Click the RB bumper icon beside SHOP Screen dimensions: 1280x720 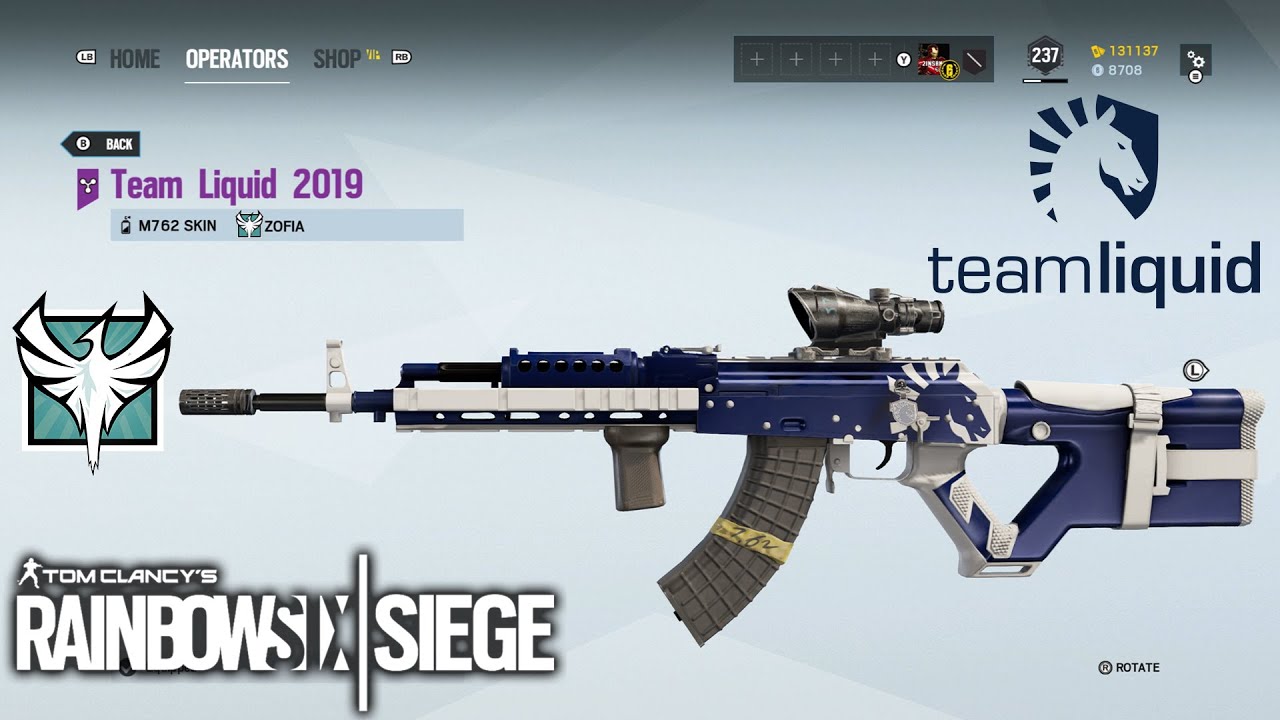(x=403, y=59)
